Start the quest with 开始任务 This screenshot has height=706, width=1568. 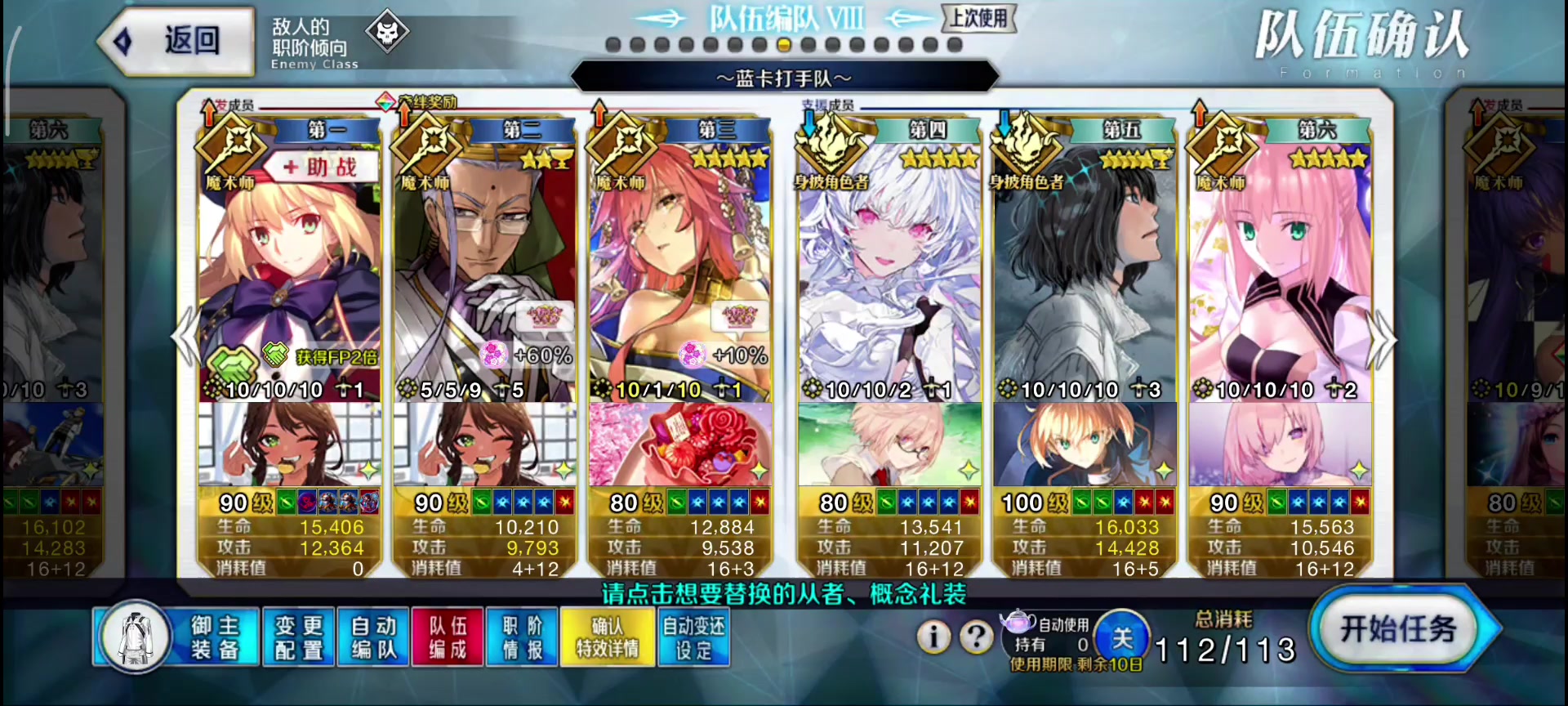pos(1400,629)
